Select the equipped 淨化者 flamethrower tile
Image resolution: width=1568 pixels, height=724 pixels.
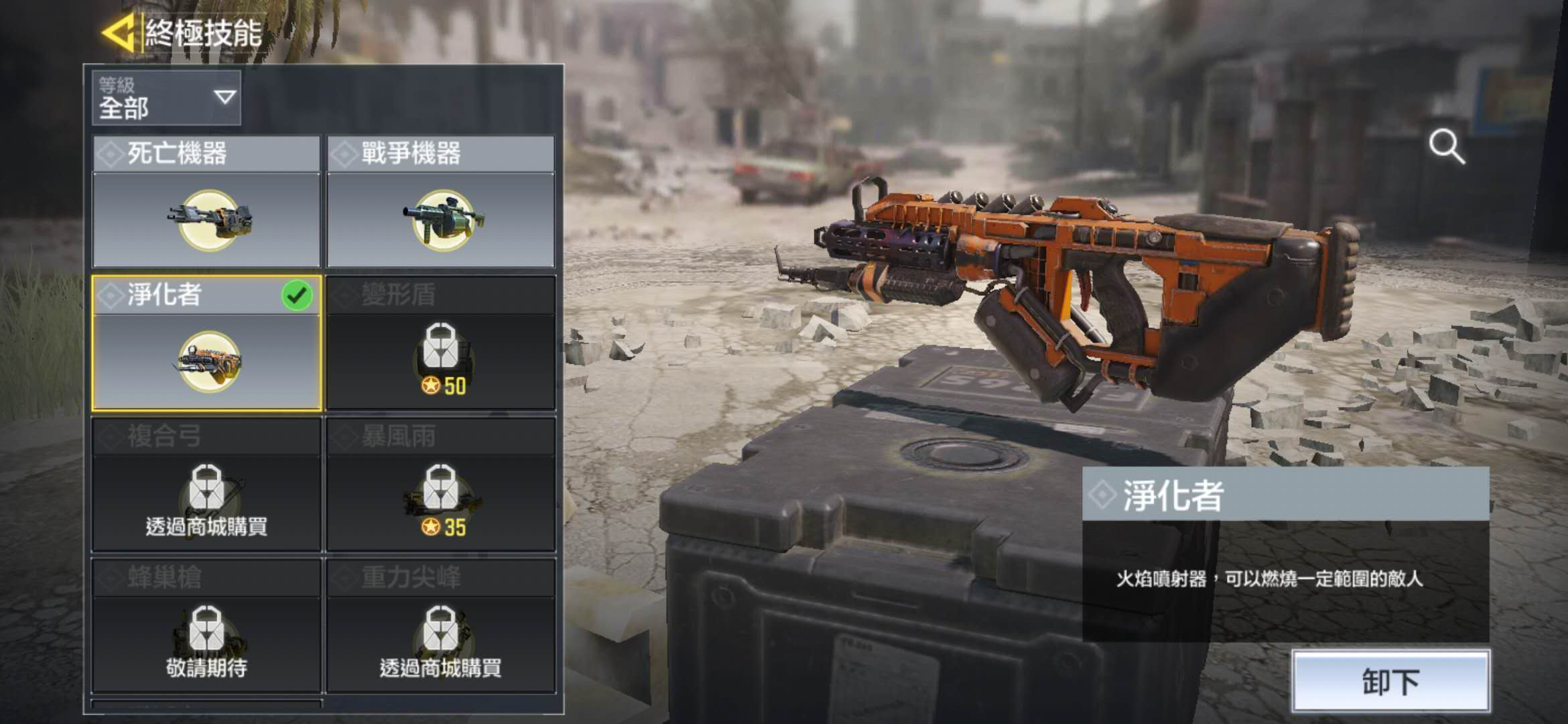[x=206, y=343]
